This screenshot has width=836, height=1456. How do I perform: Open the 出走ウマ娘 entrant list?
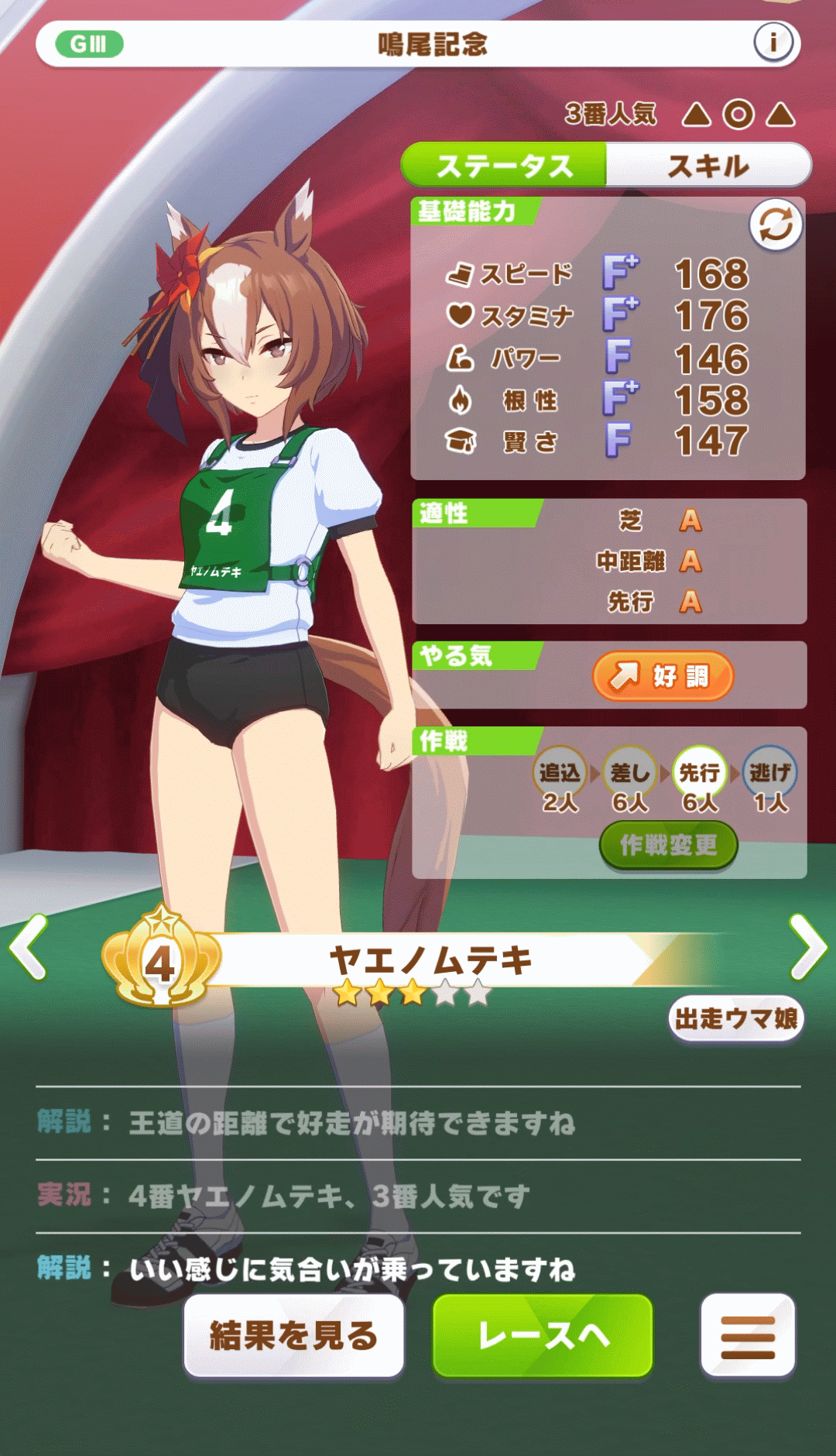coord(735,1018)
